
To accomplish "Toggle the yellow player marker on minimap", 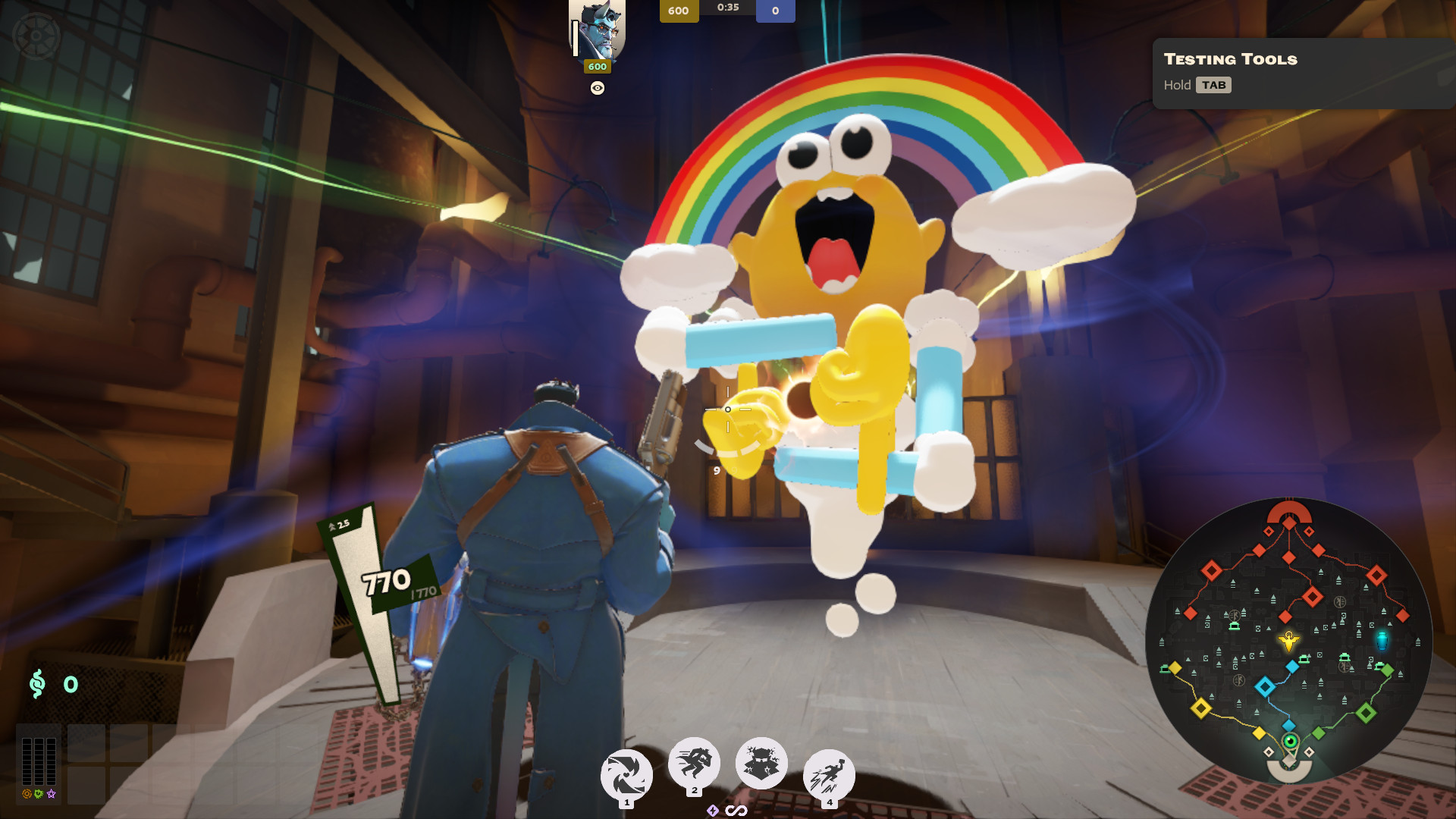I will (1289, 642).
